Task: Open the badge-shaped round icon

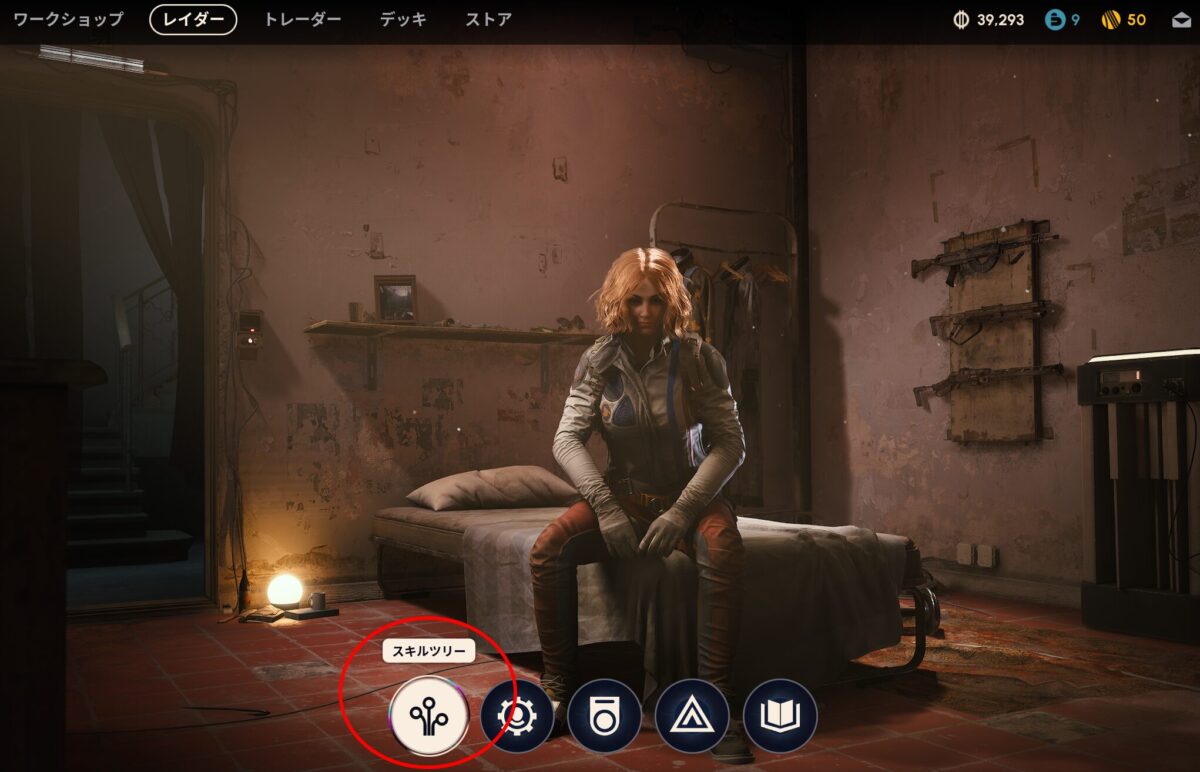Action: click(604, 716)
